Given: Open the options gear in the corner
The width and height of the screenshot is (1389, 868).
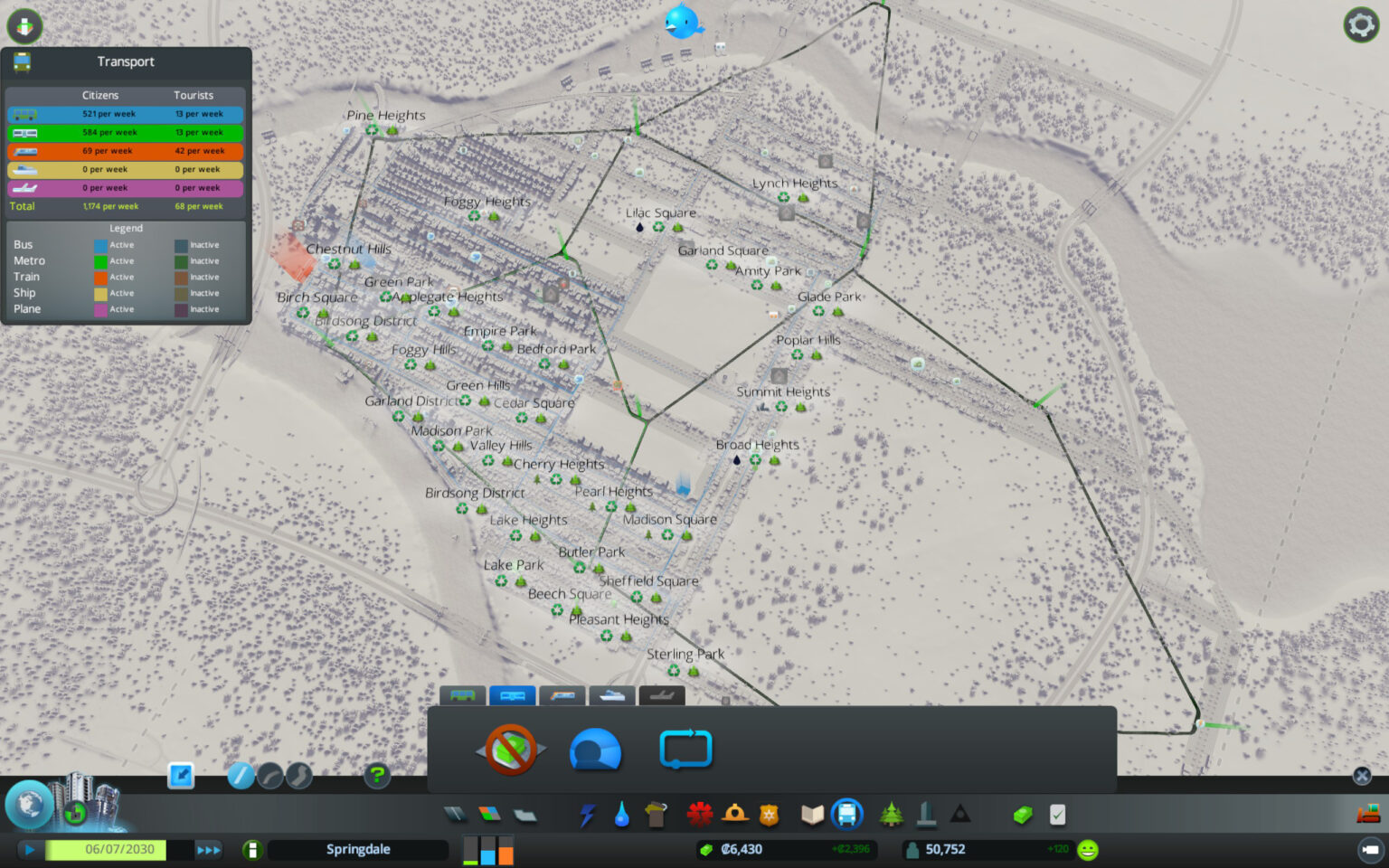Looking at the screenshot, I should [x=1360, y=24].
